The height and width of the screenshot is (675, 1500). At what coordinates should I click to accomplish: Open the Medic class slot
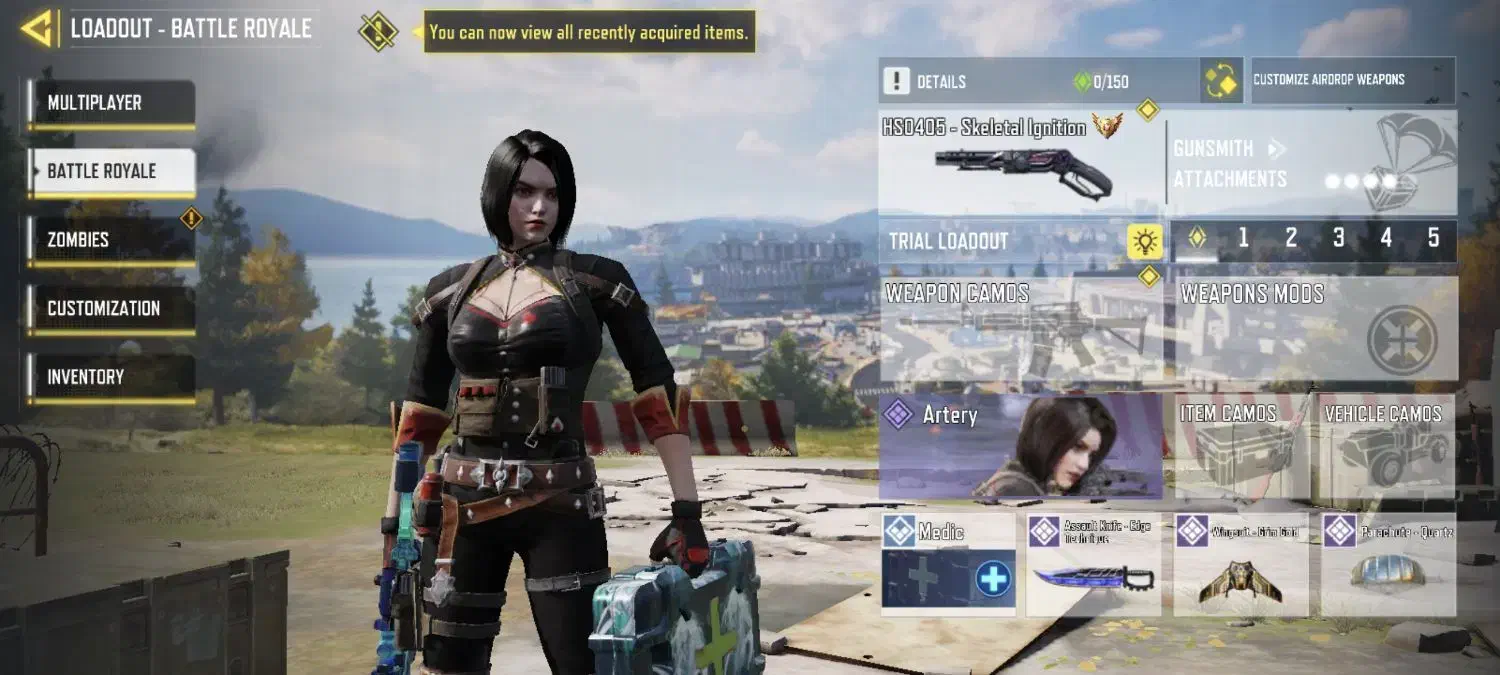click(x=948, y=565)
